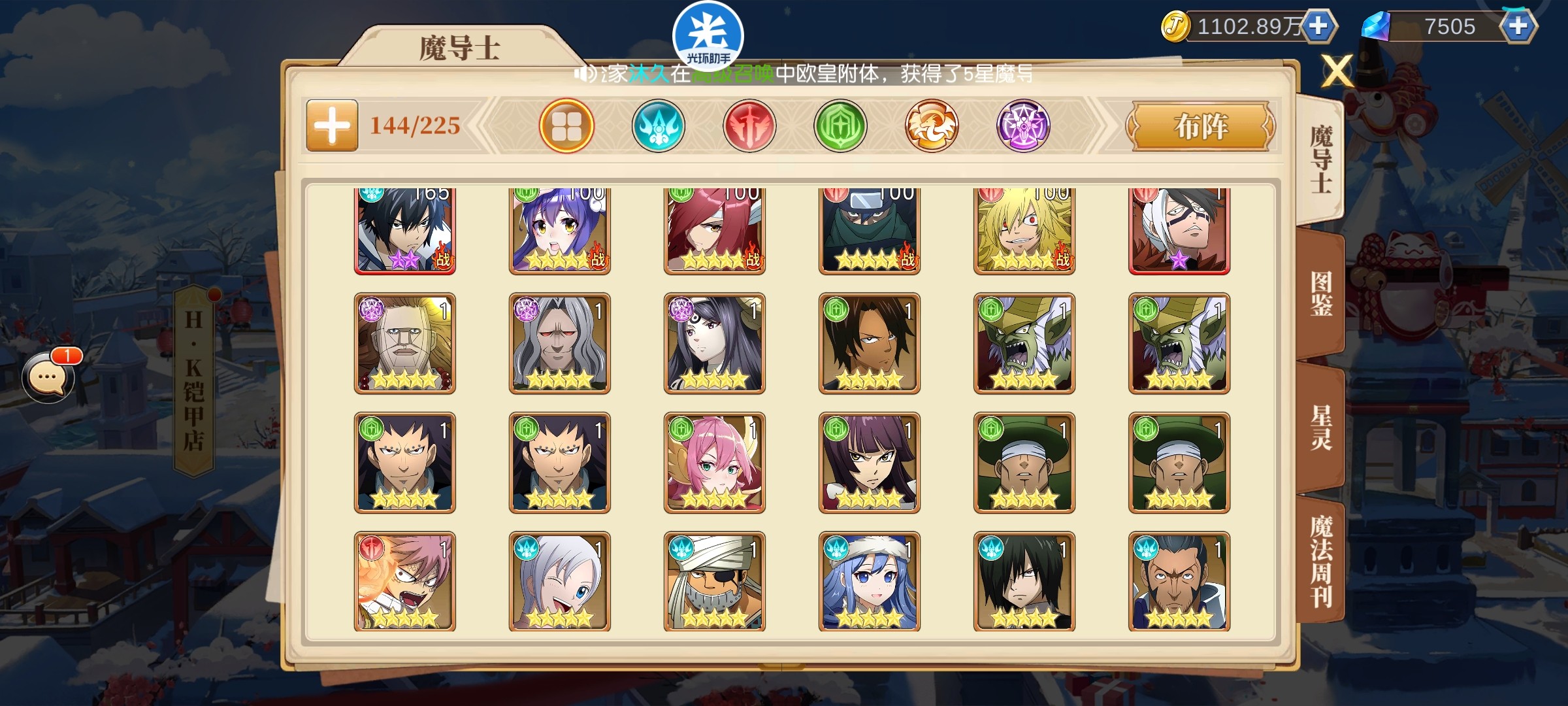Viewport: 1568px width, 706px height.
Task: Switch to the 星灵 tab
Action: [x=1321, y=428]
